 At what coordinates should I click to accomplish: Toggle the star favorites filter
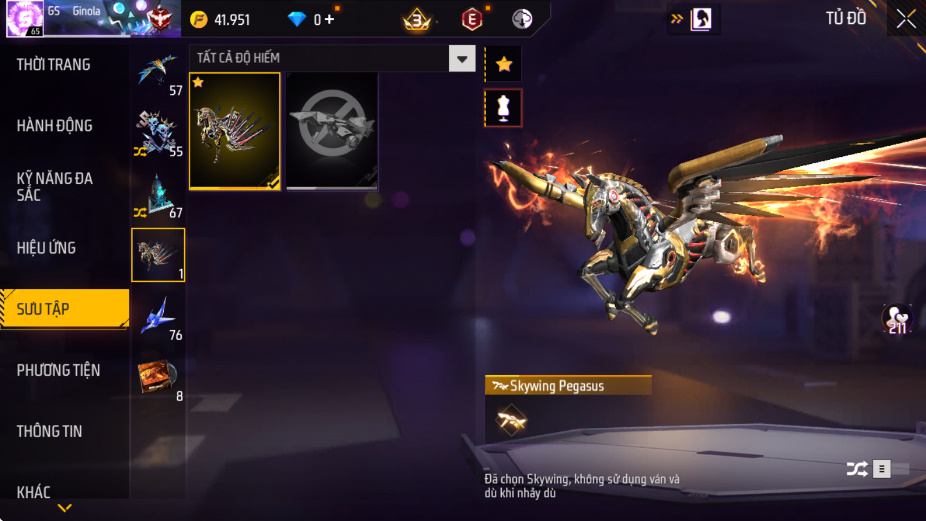503,64
